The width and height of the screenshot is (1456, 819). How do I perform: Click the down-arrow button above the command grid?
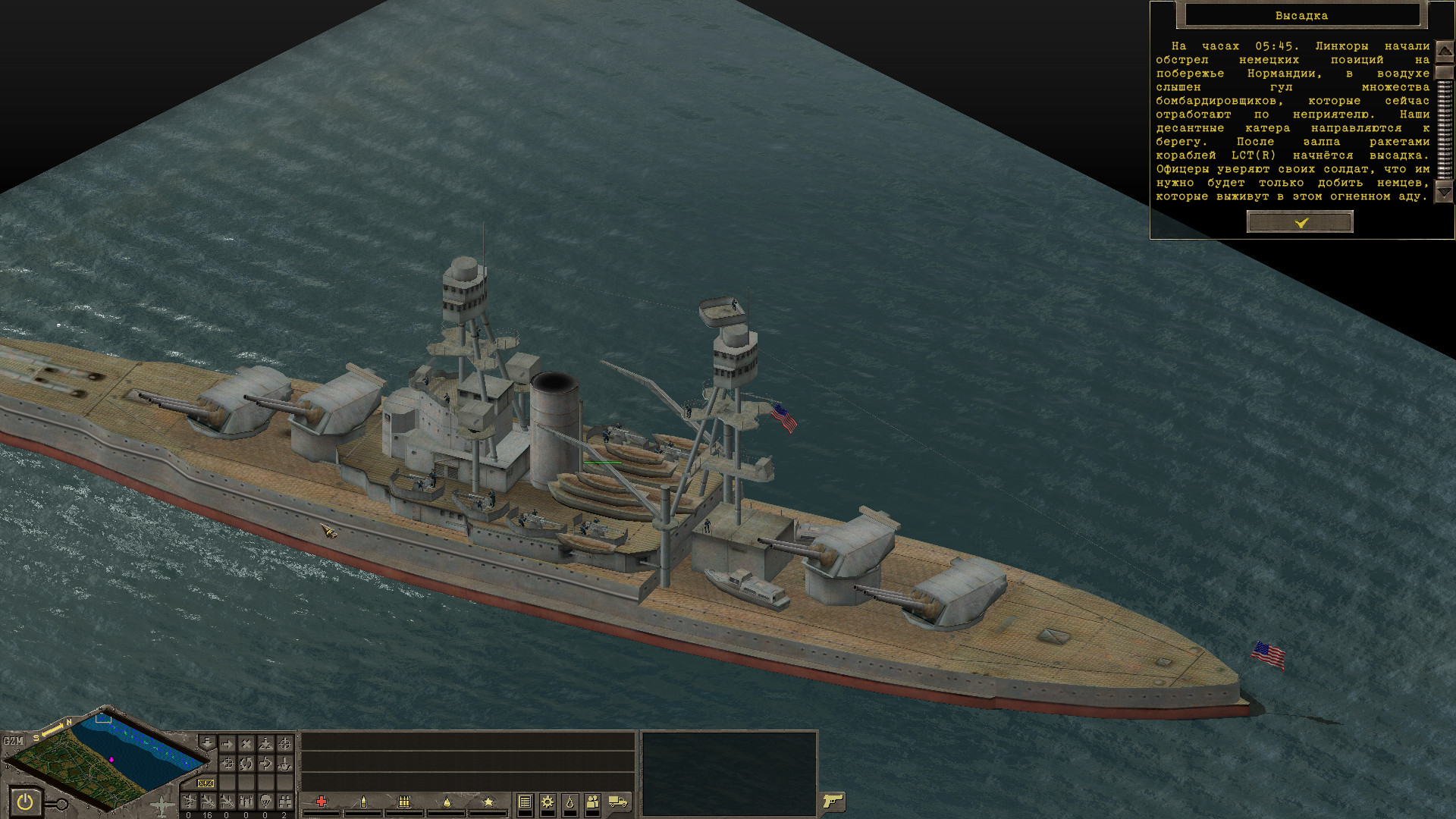(206, 742)
